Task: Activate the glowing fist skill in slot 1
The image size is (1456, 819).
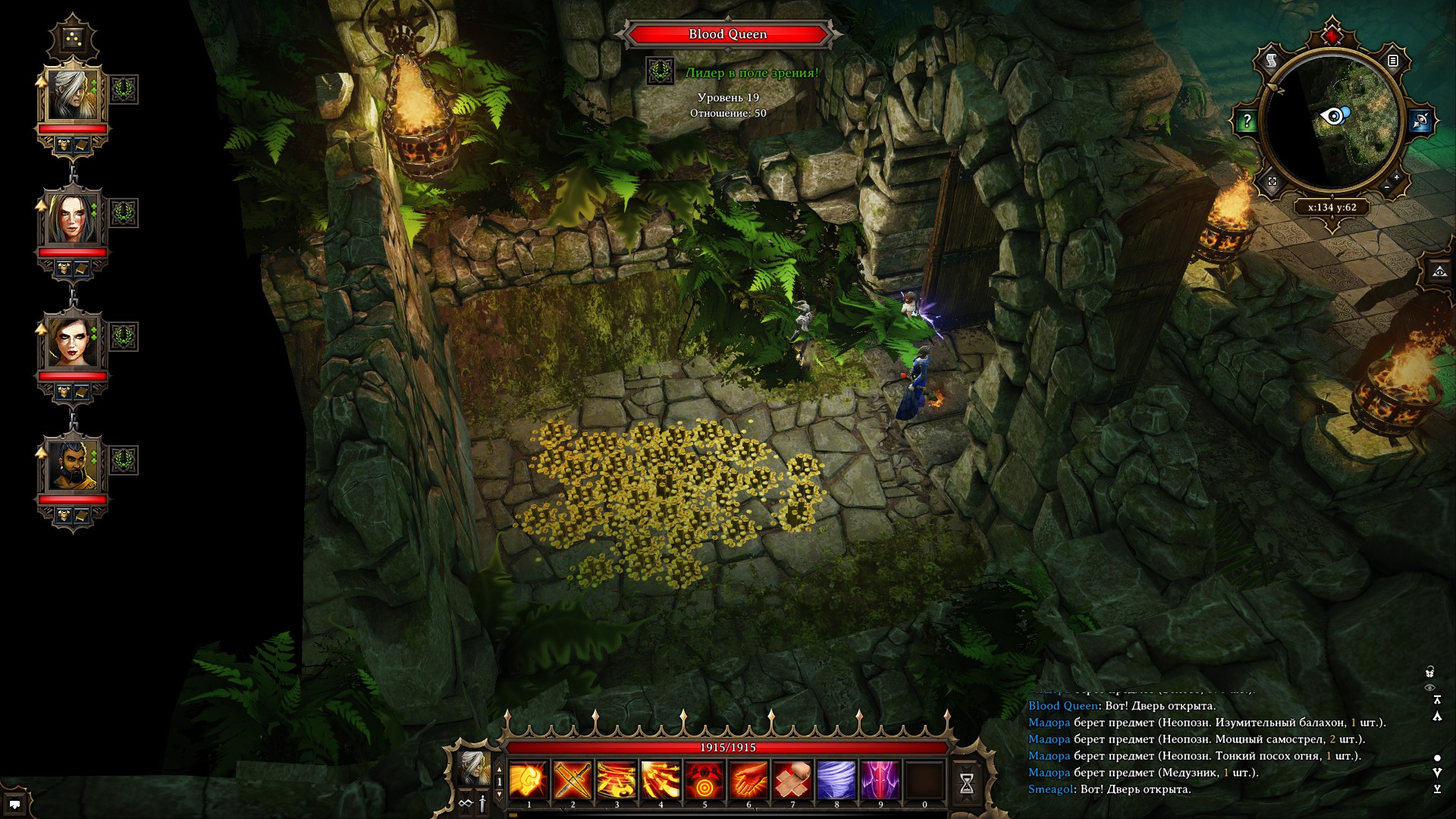Action: (x=529, y=780)
